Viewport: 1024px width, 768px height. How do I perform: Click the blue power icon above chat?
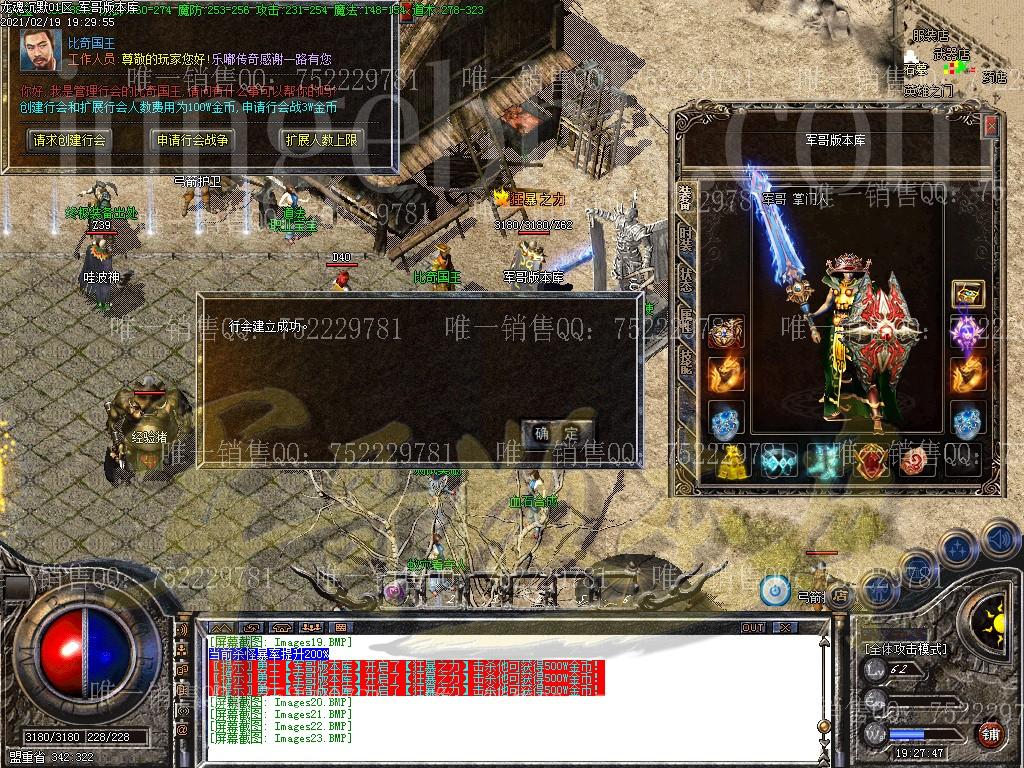point(774,590)
